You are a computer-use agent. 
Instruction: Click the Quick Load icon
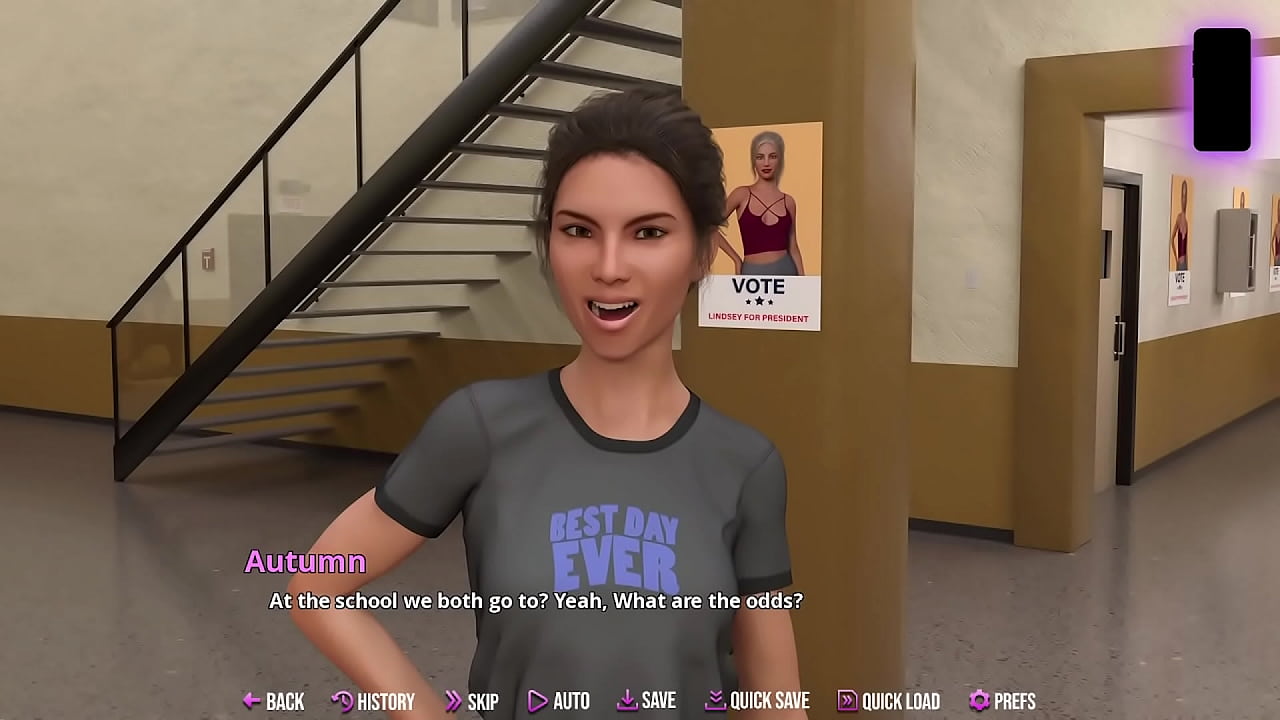(846, 701)
